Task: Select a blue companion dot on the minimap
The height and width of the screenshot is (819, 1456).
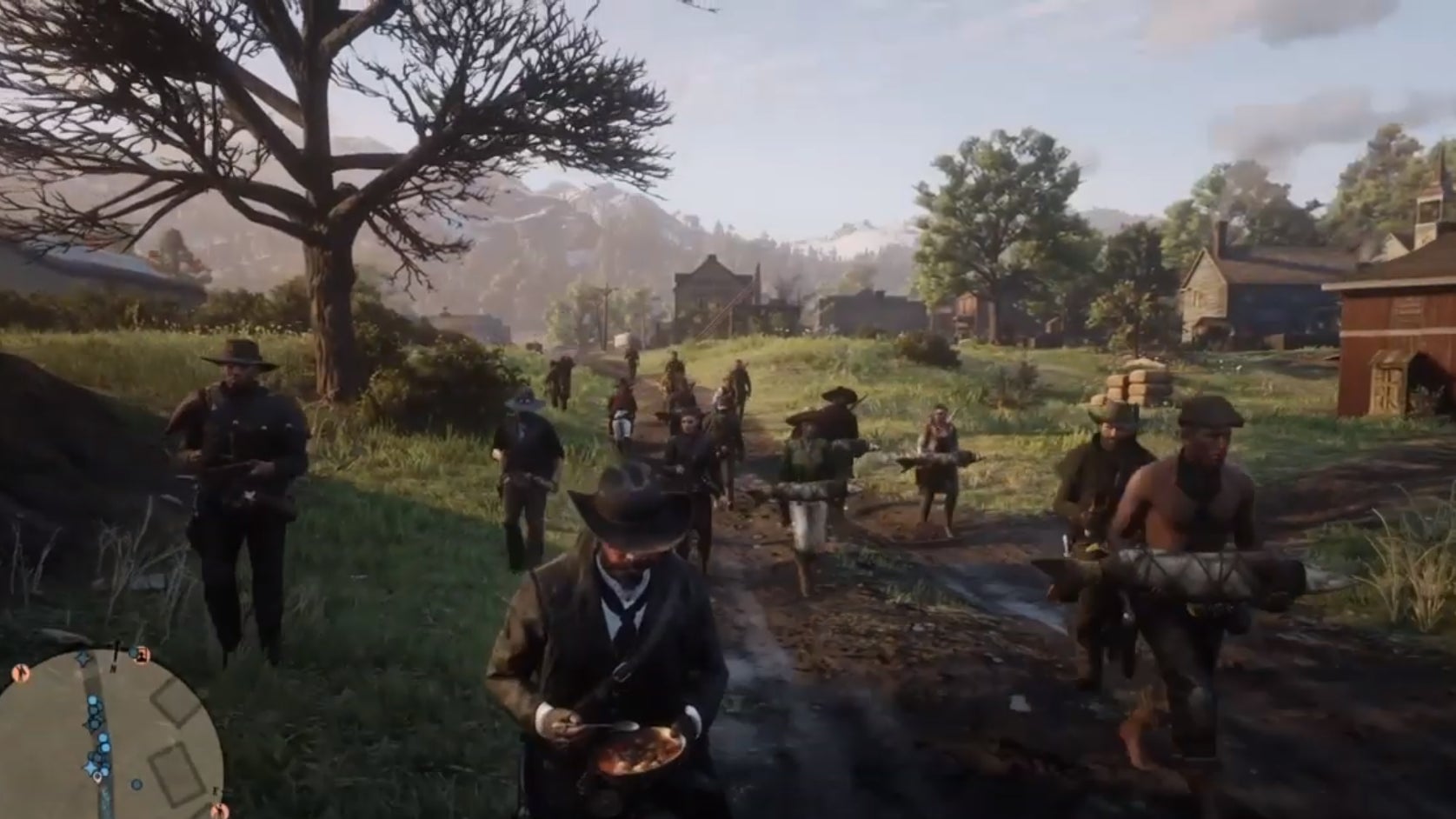Action: (93, 700)
